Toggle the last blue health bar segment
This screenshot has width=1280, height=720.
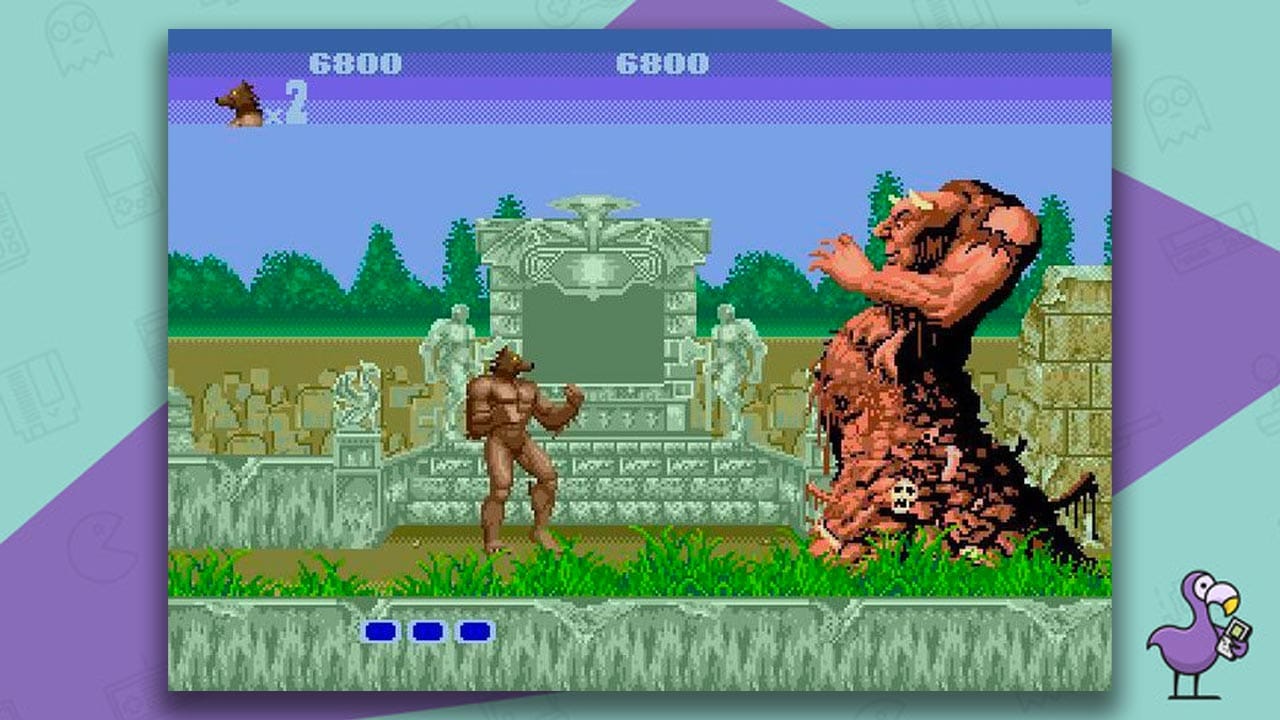pos(476,630)
